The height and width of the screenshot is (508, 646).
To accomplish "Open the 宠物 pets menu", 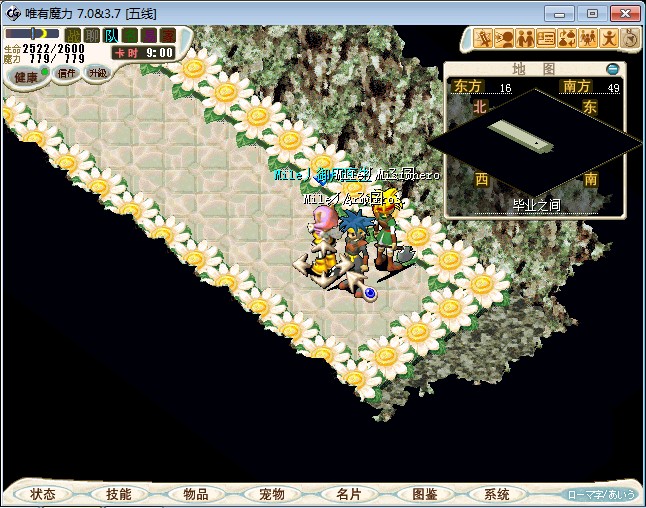I will click(x=272, y=494).
